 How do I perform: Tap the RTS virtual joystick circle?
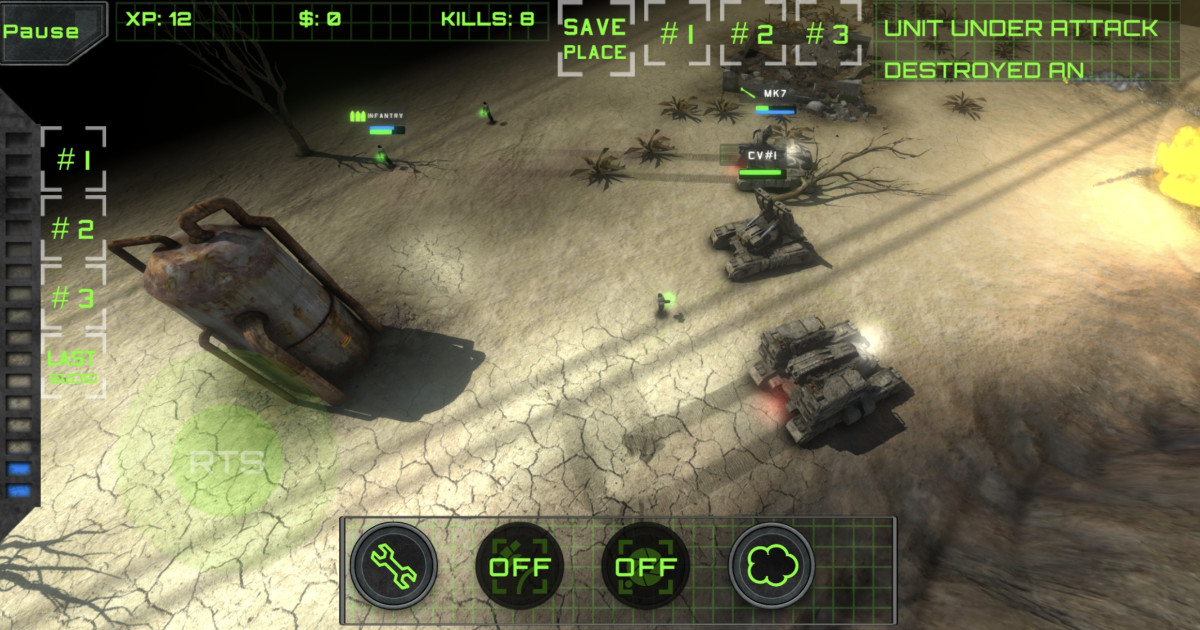[227, 462]
